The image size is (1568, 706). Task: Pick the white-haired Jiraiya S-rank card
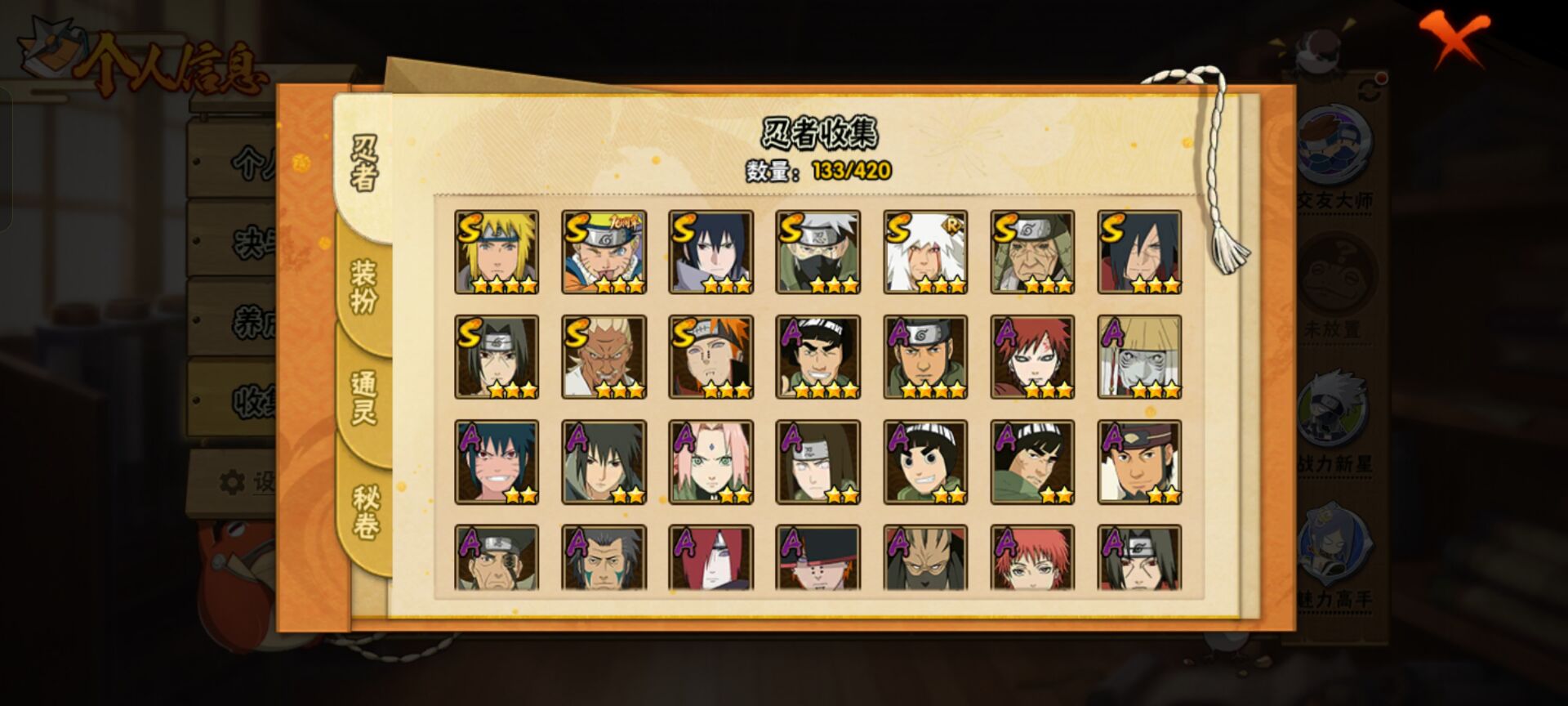click(925, 252)
